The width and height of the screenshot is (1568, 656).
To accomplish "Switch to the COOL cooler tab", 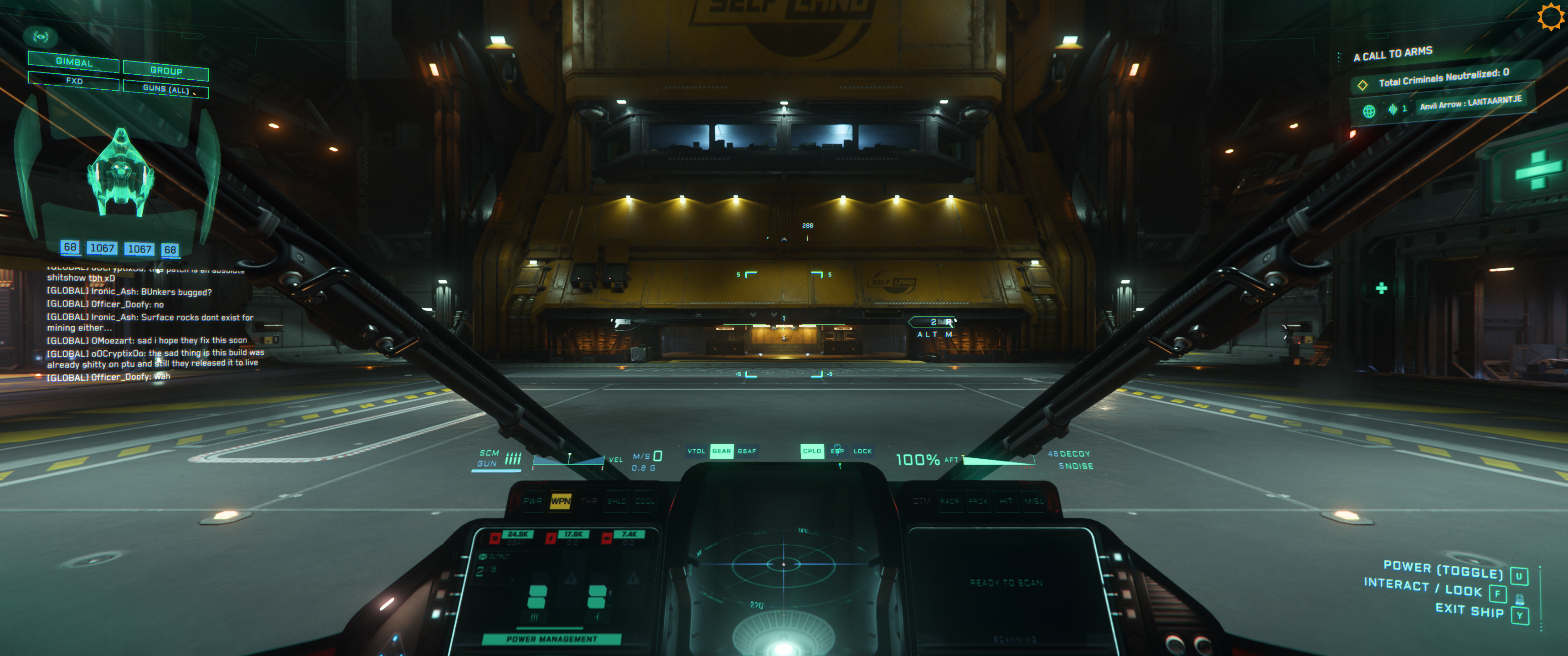I will pyautogui.click(x=645, y=501).
